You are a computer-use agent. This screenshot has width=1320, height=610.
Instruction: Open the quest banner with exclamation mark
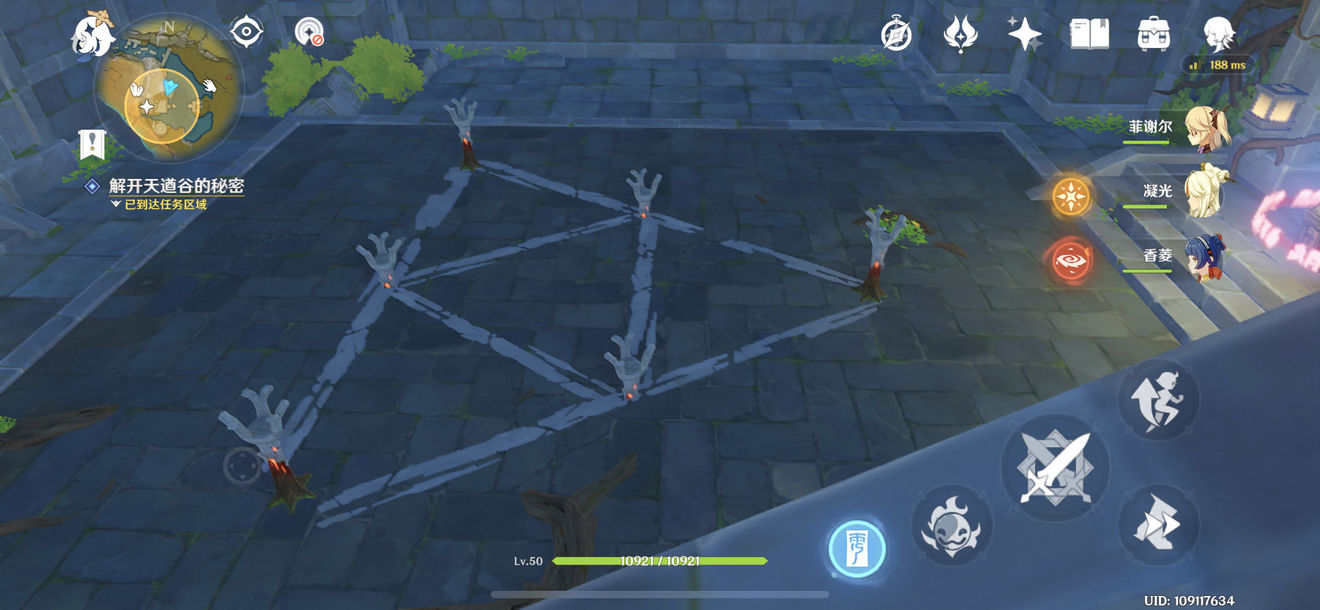pyautogui.click(x=93, y=146)
